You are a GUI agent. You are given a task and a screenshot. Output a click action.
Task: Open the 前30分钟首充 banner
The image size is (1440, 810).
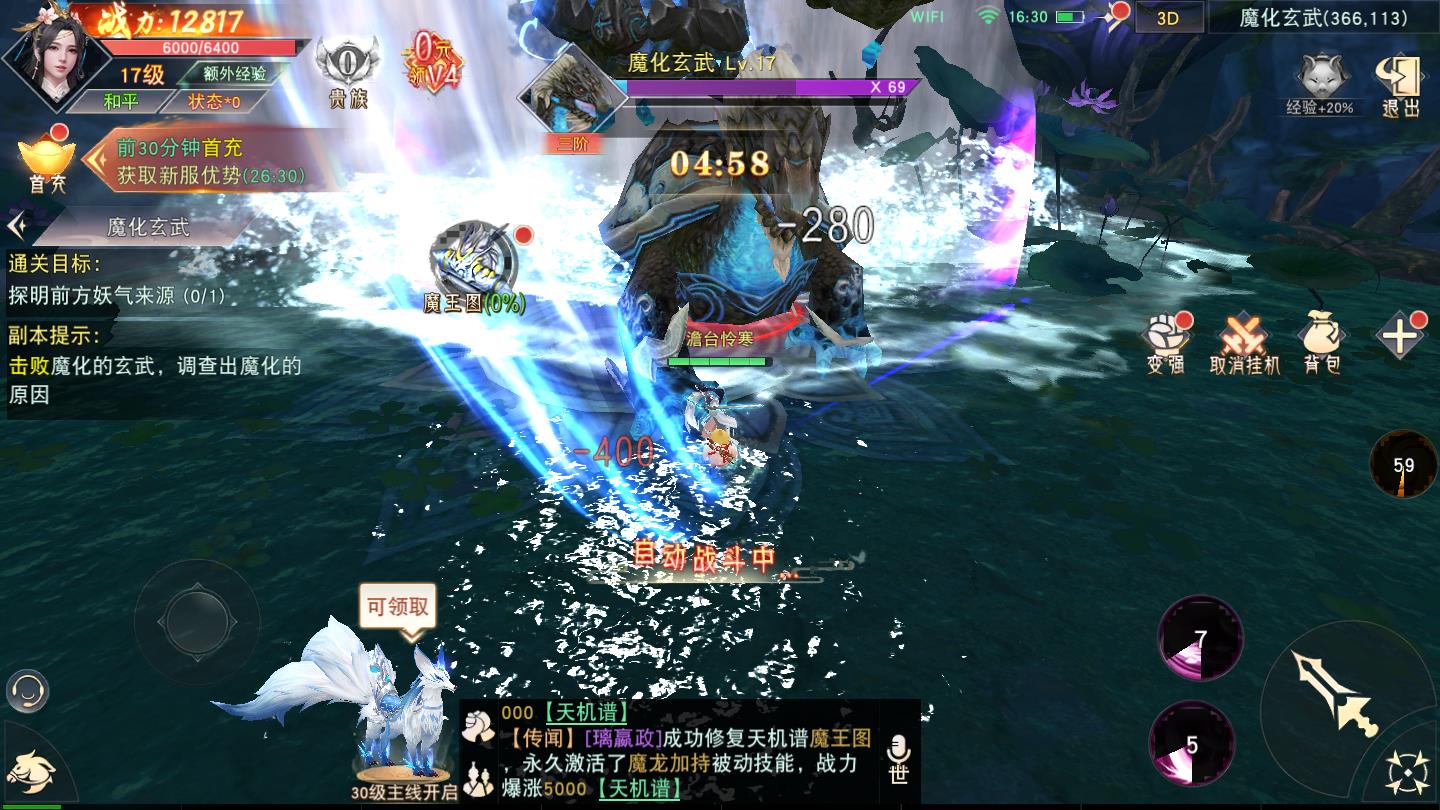pos(210,162)
